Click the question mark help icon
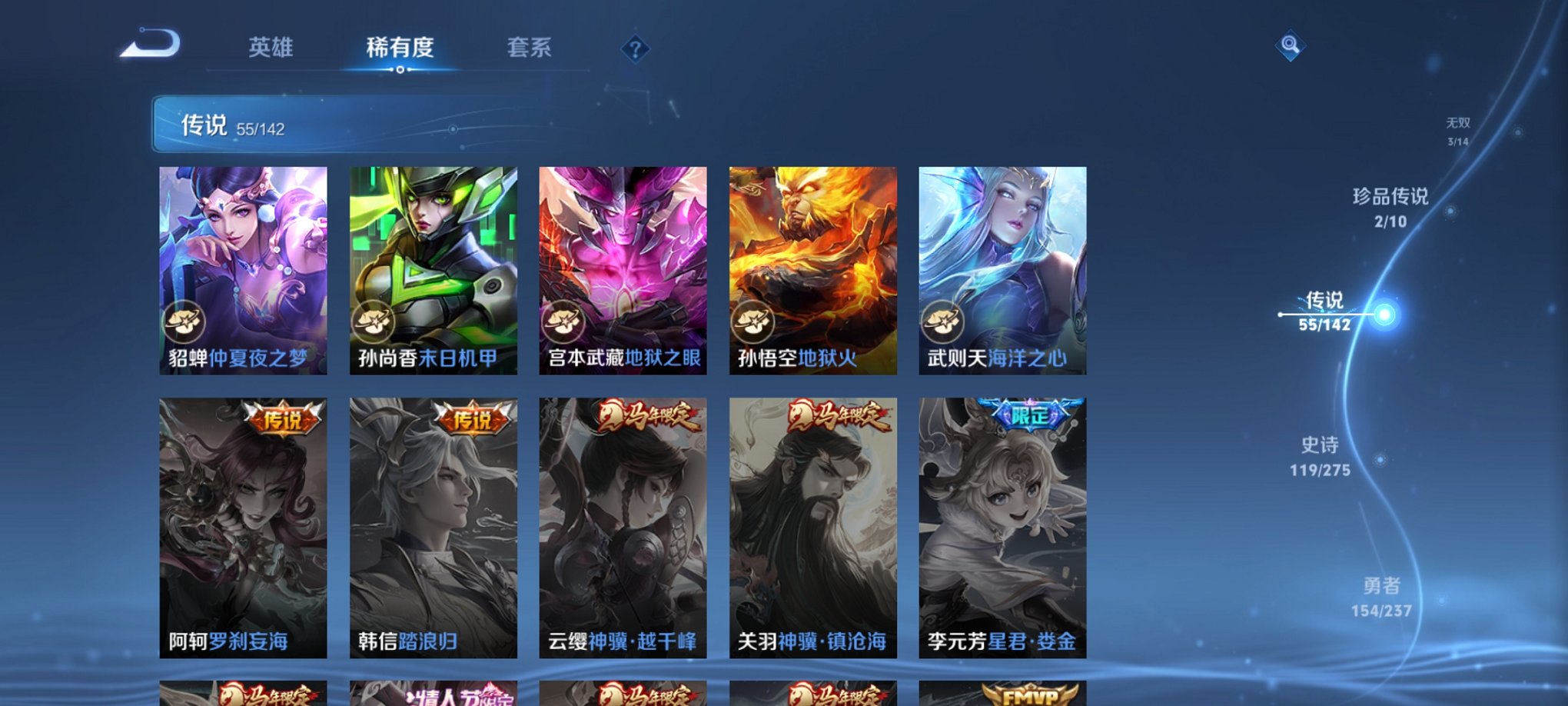The height and width of the screenshot is (706, 1568). coord(634,48)
